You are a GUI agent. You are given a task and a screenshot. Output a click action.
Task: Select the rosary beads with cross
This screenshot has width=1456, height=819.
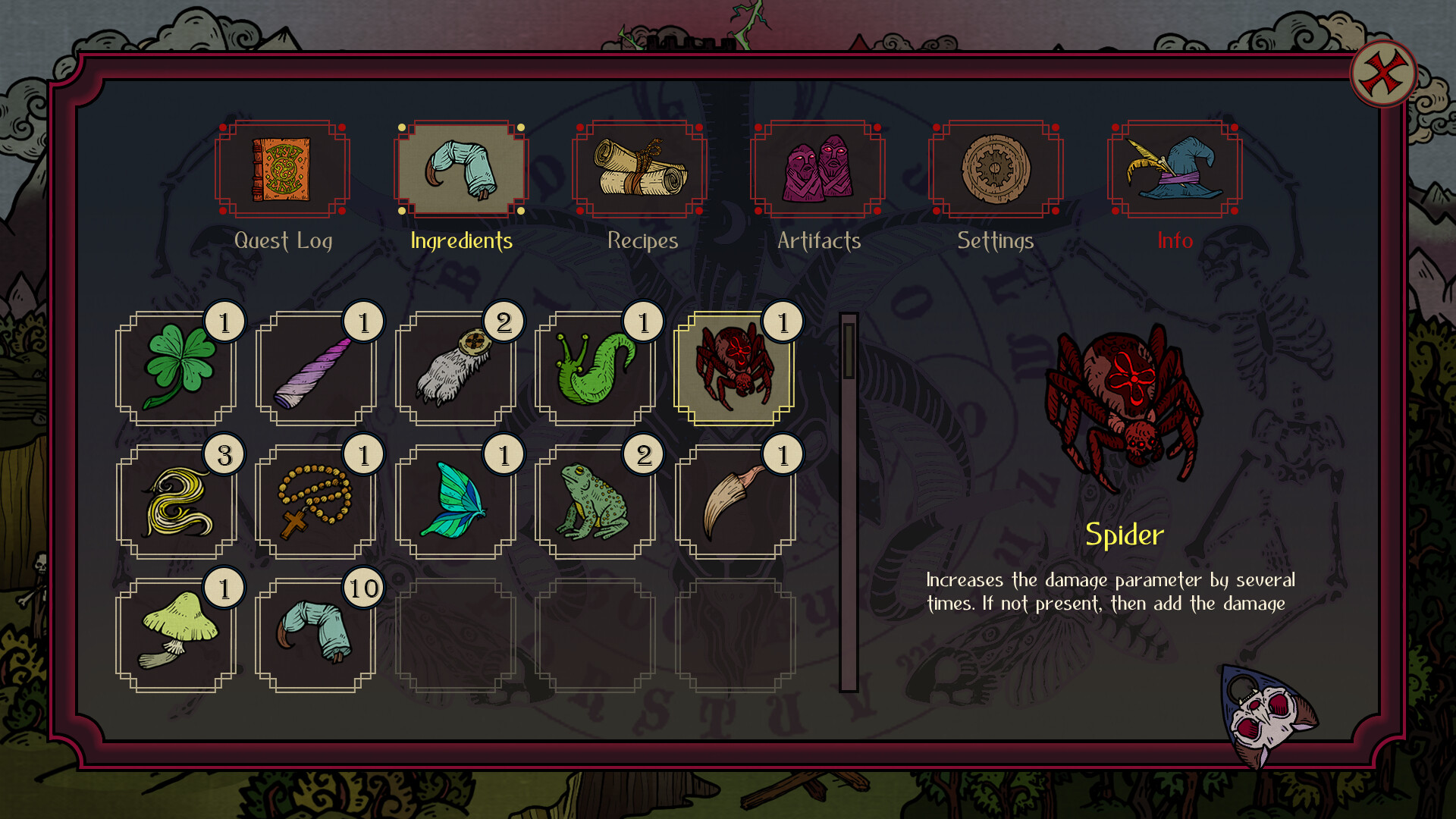315,502
